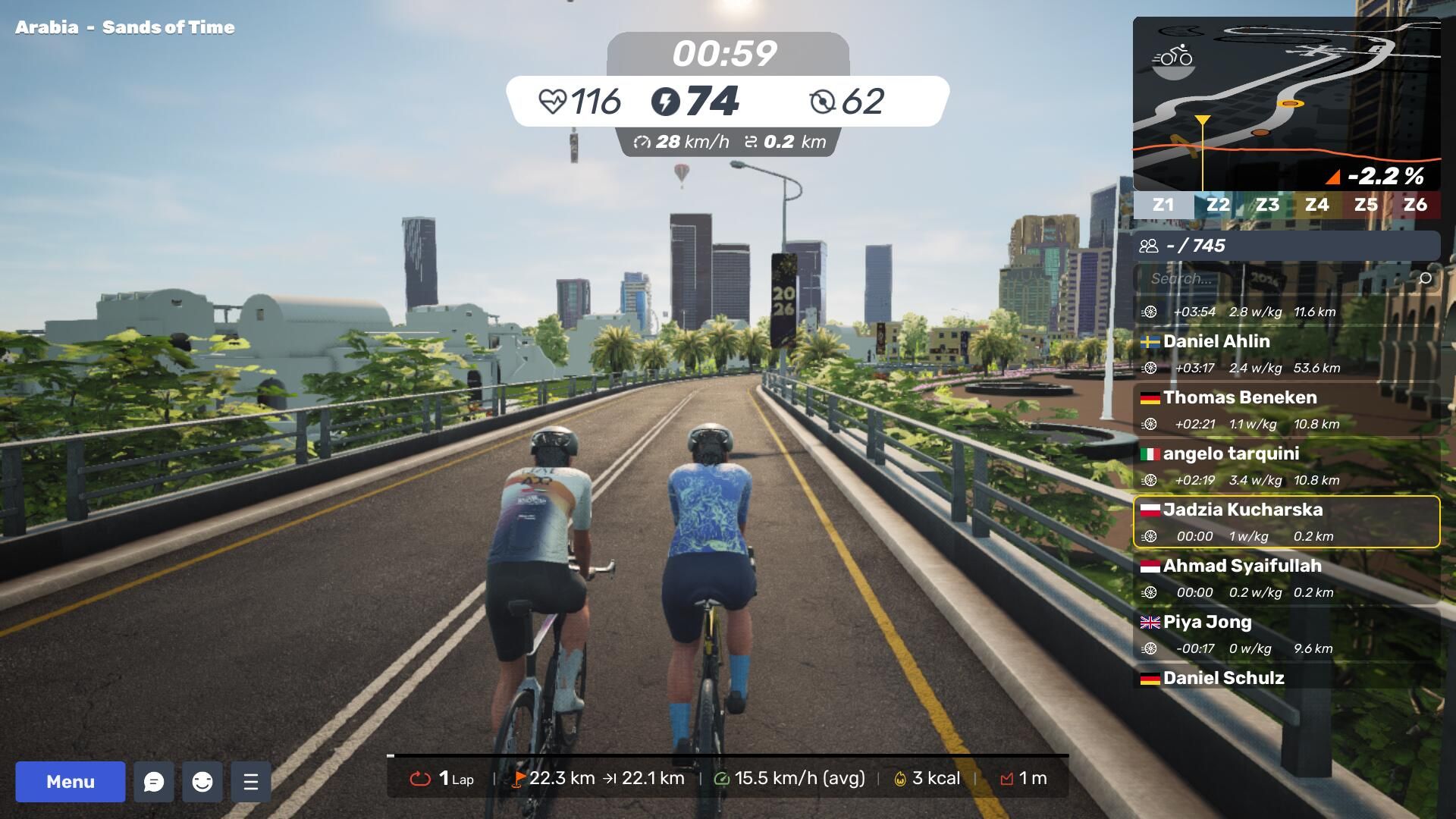Image resolution: width=1456 pixels, height=819 pixels.
Task: Click the route minimap
Action: click(1286, 104)
